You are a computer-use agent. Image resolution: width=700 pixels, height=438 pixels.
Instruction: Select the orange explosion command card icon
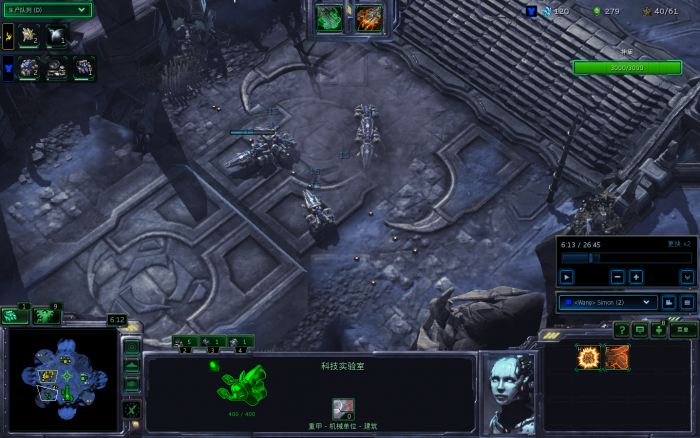point(588,358)
